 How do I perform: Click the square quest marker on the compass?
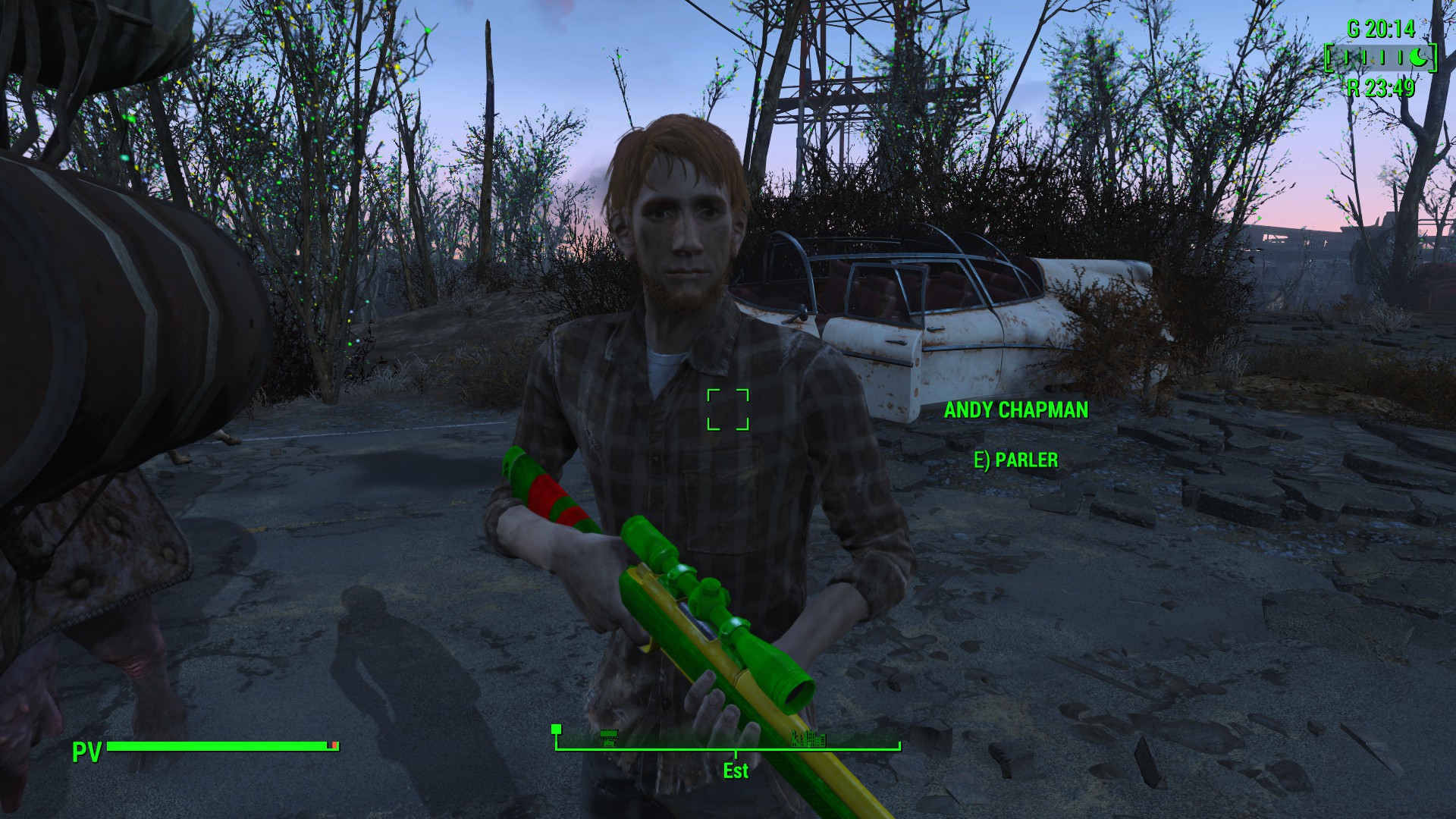[556, 730]
